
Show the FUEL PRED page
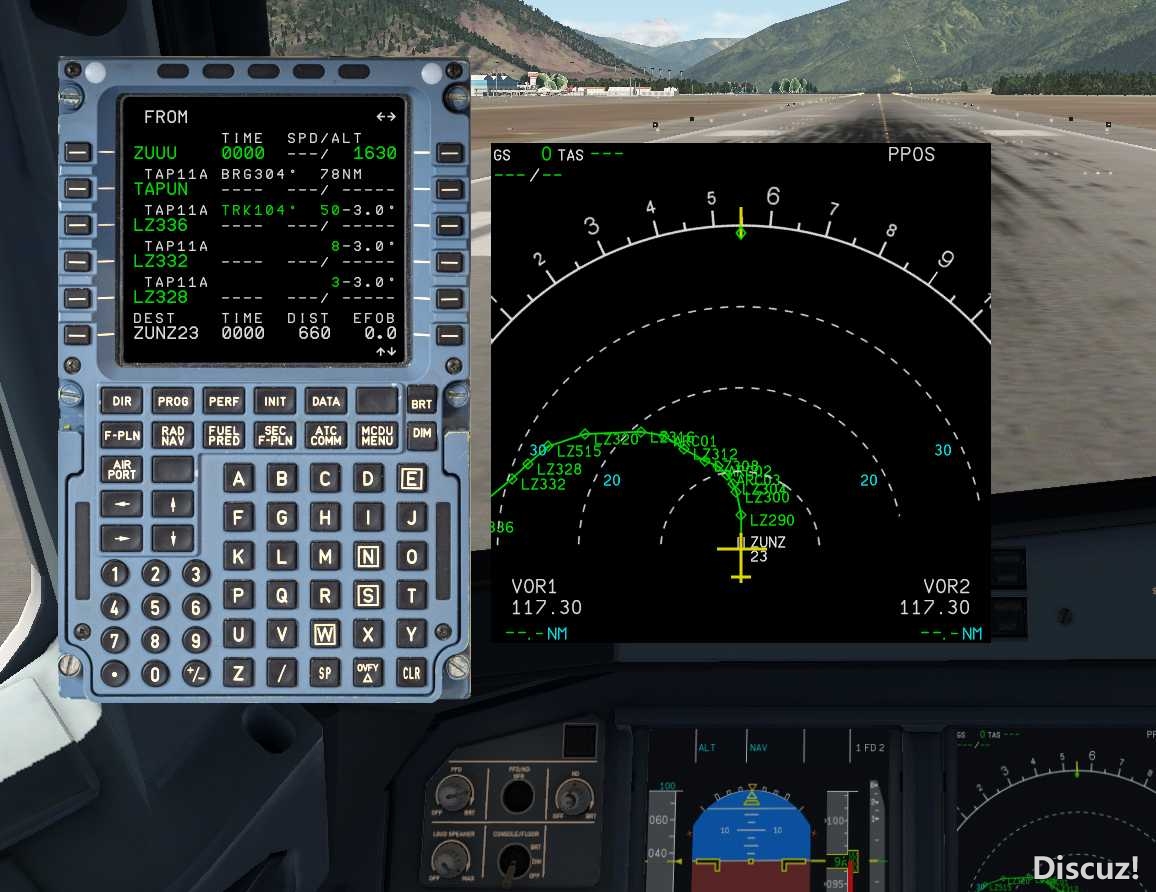(224, 435)
